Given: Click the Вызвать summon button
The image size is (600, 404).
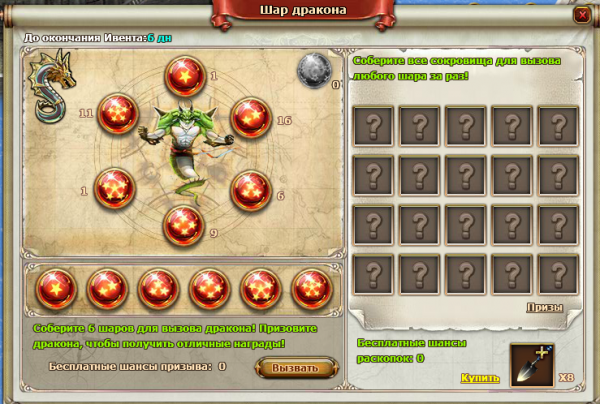Looking at the screenshot, I should coord(295,367).
